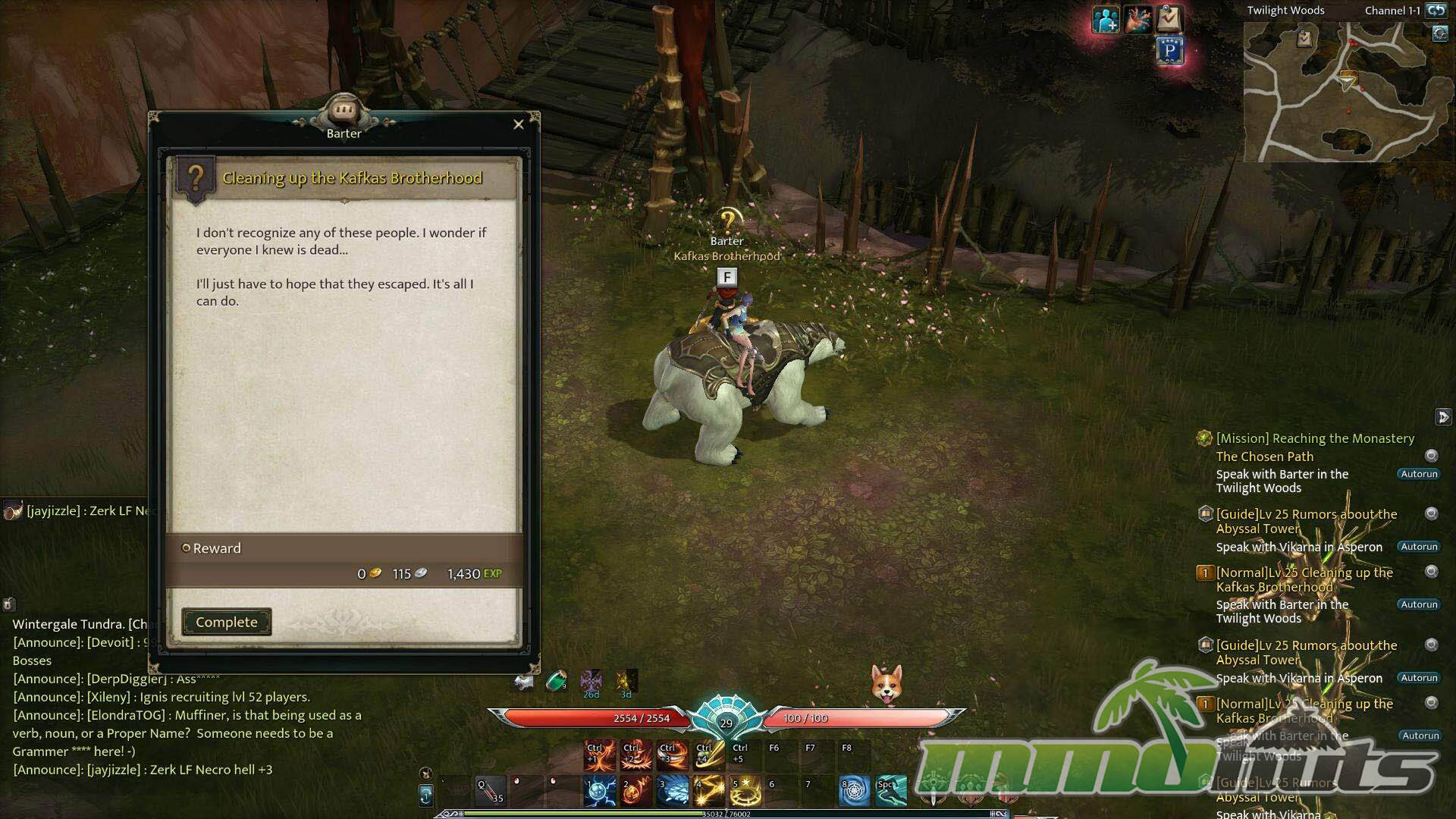Screen dimensions: 1456x819
Task: Click the blue P premium badge icon
Action: 1170,52
